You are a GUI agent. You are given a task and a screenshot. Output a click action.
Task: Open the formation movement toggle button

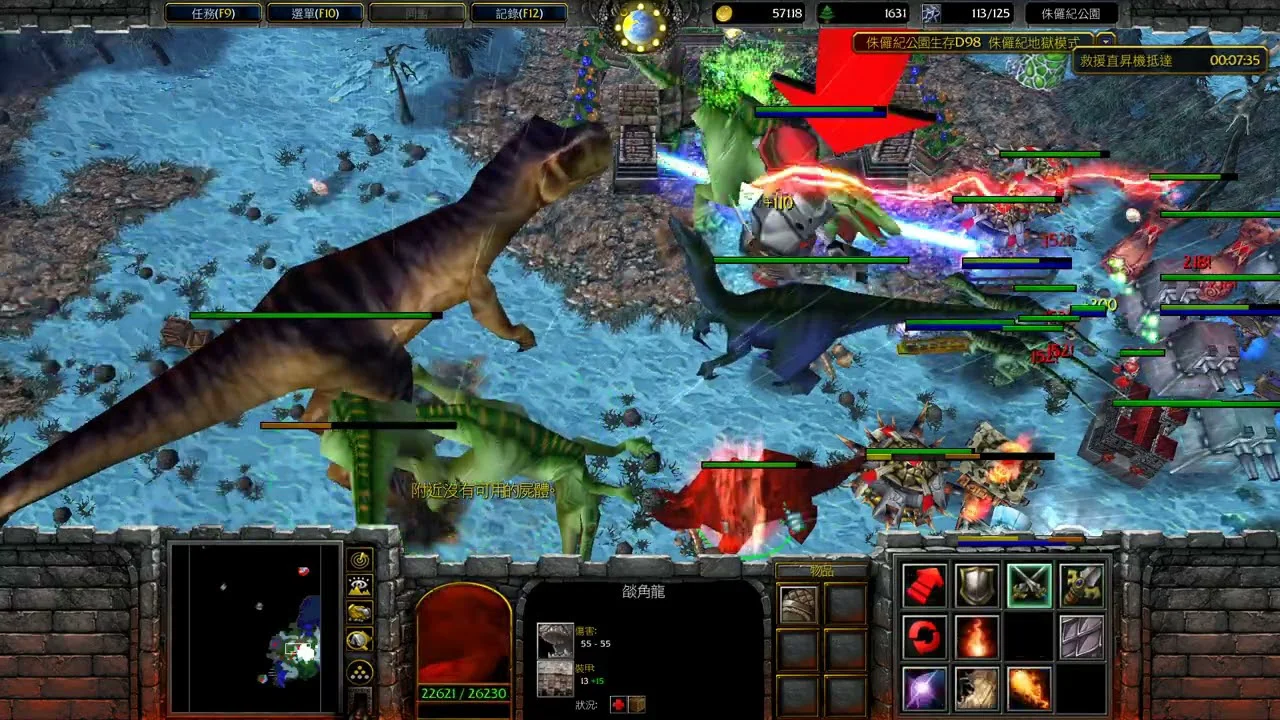pos(360,670)
